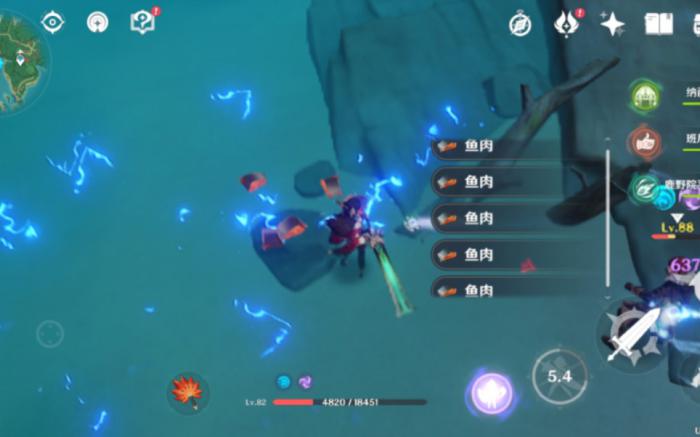Tap the faint crosshair circle at left edge

coord(50,333)
